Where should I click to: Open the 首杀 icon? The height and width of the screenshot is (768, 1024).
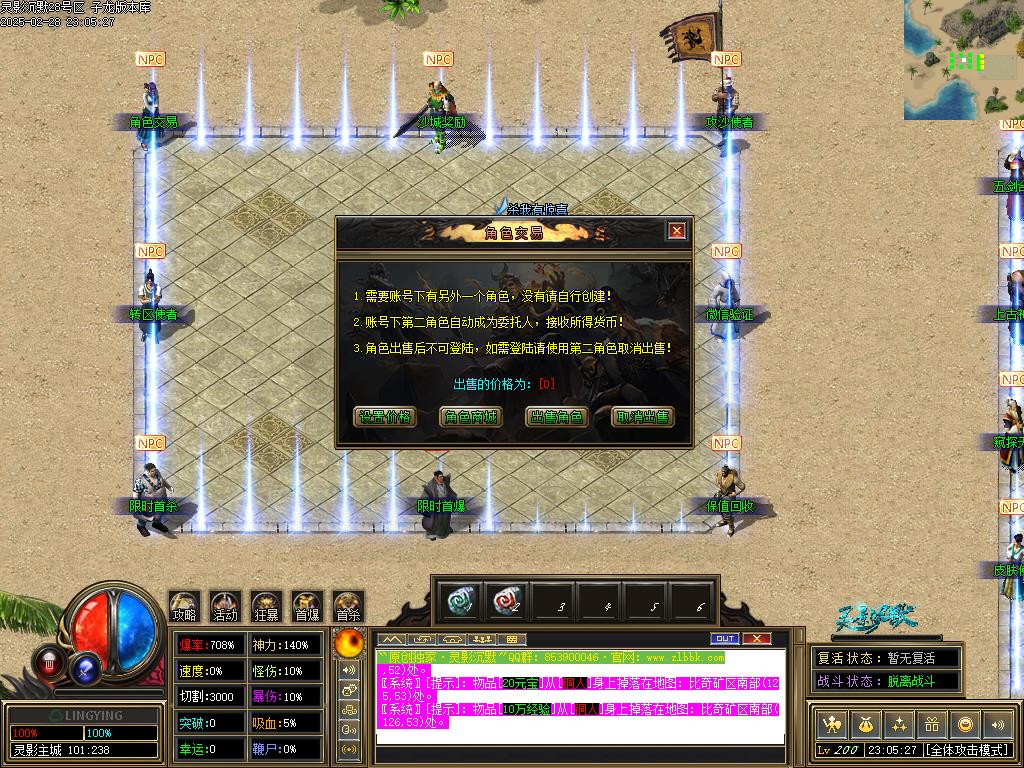pos(348,606)
